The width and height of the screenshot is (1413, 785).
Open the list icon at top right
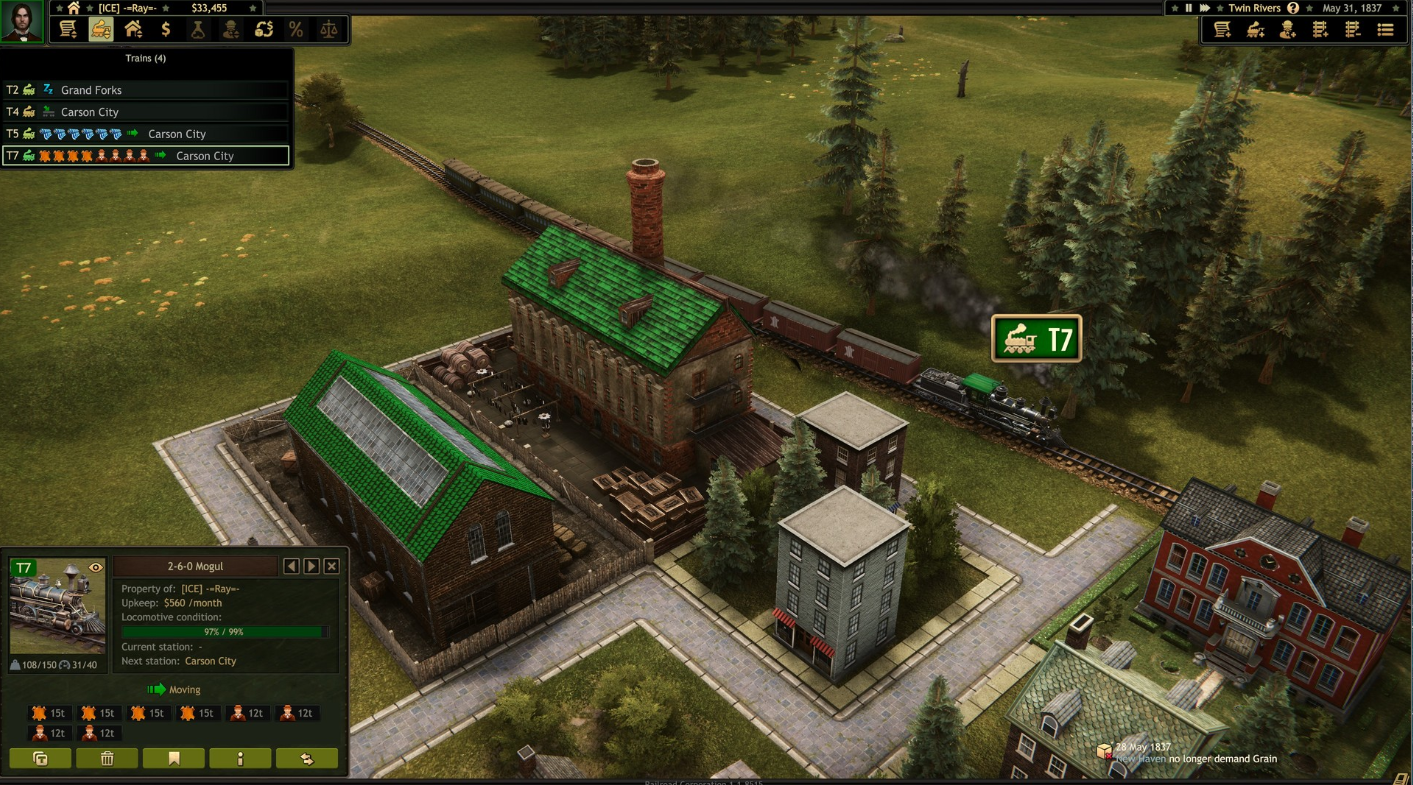[1387, 31]
